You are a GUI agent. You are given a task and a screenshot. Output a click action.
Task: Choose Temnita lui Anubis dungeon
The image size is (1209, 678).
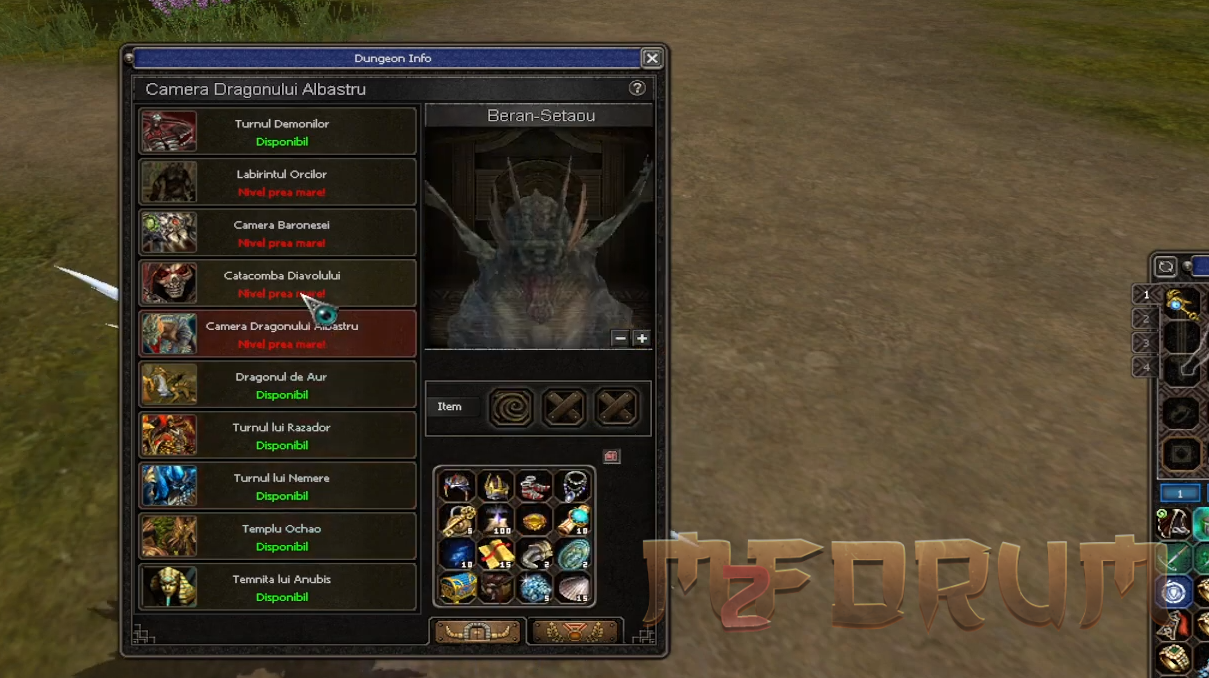(277, 588)
